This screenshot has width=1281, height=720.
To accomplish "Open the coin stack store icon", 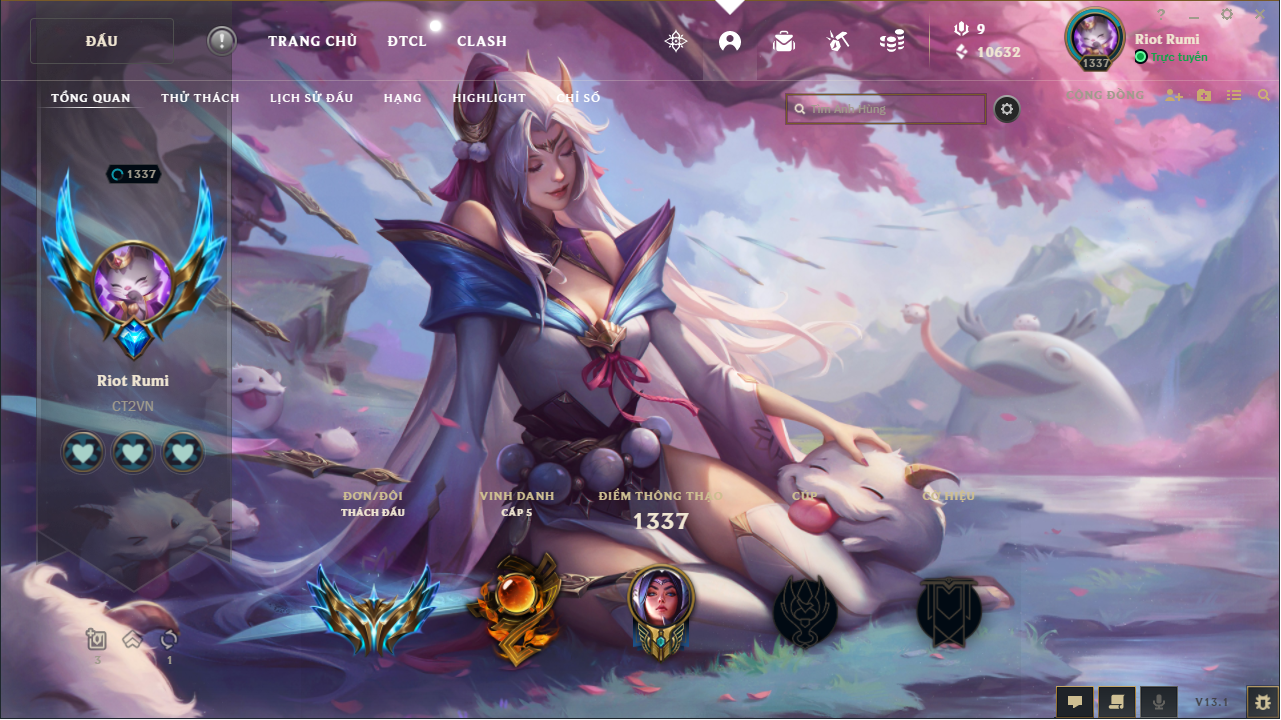I will pyautogui.click(x=892, y=41).
